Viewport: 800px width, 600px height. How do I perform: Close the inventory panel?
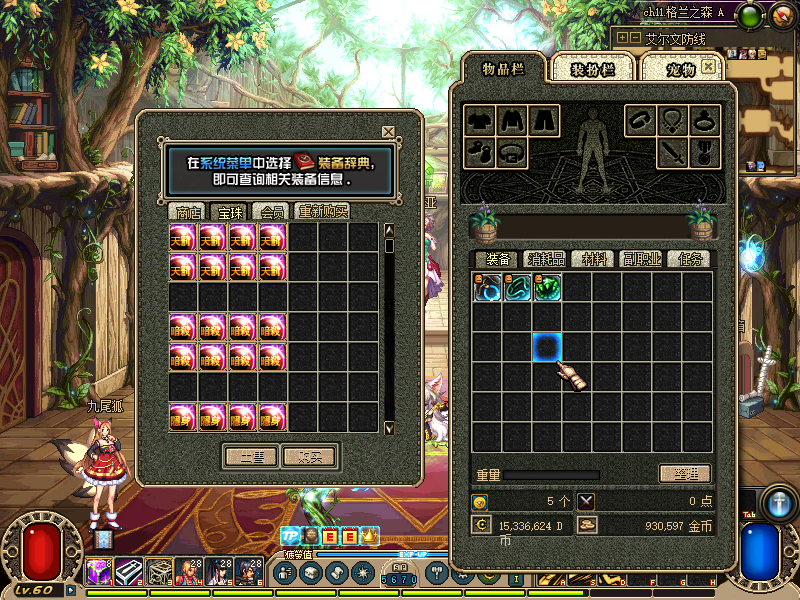pos(709,66)
